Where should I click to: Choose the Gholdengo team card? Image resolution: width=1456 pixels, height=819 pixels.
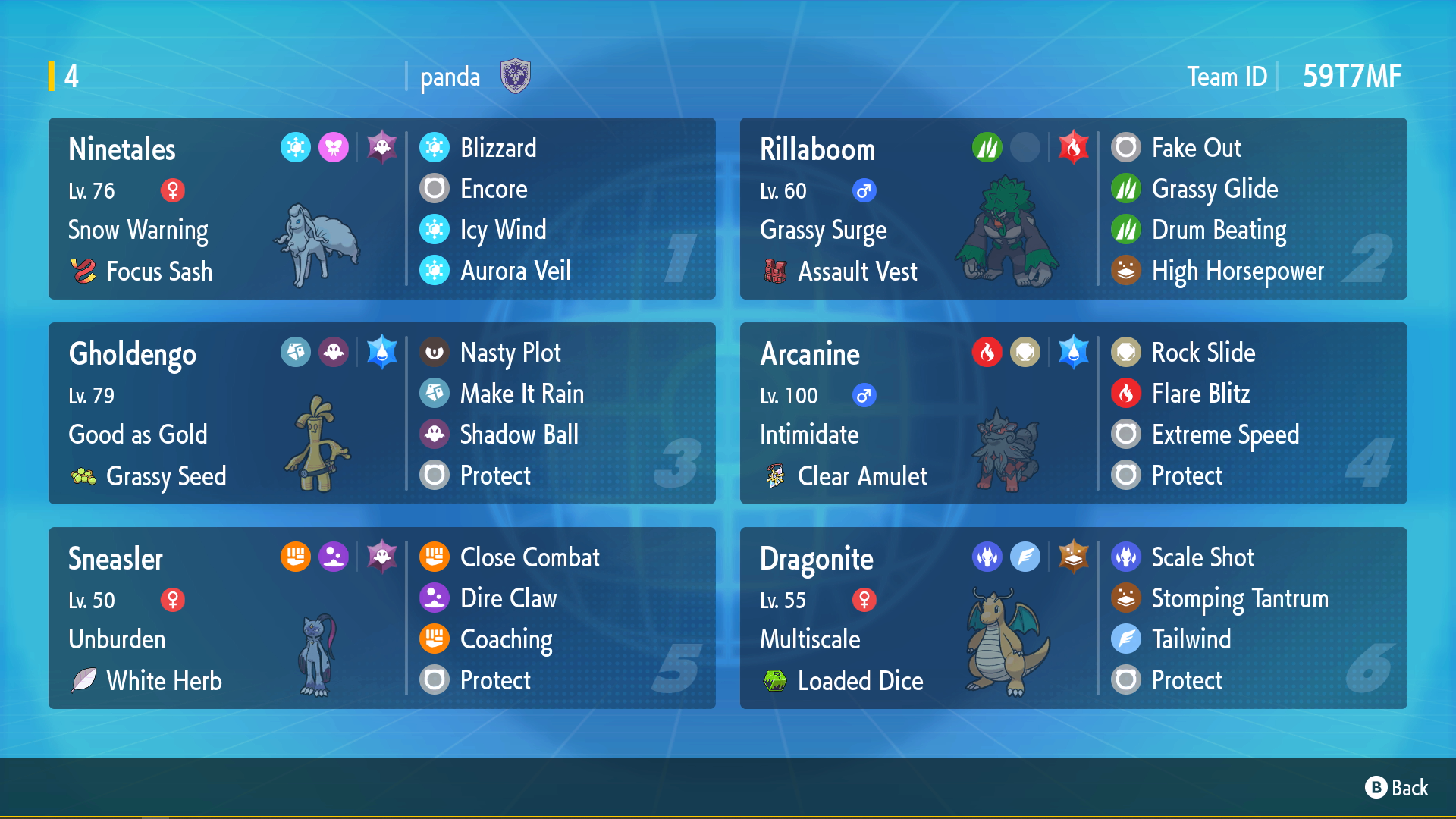pyautogui.click(x=381, y=413)
